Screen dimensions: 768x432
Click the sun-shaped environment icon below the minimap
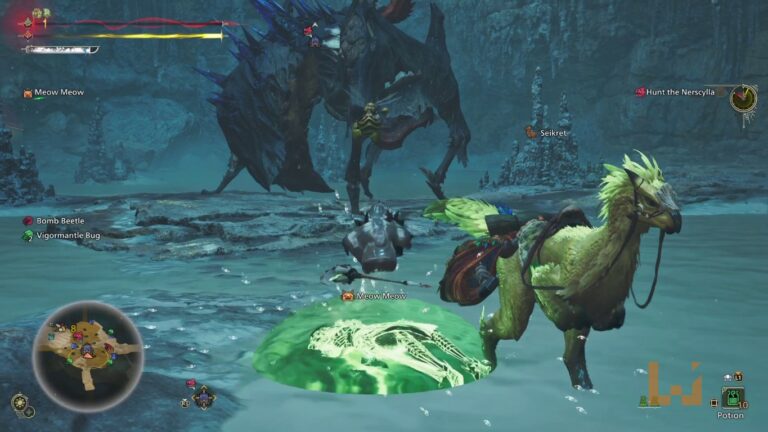[x=18, y=403]
